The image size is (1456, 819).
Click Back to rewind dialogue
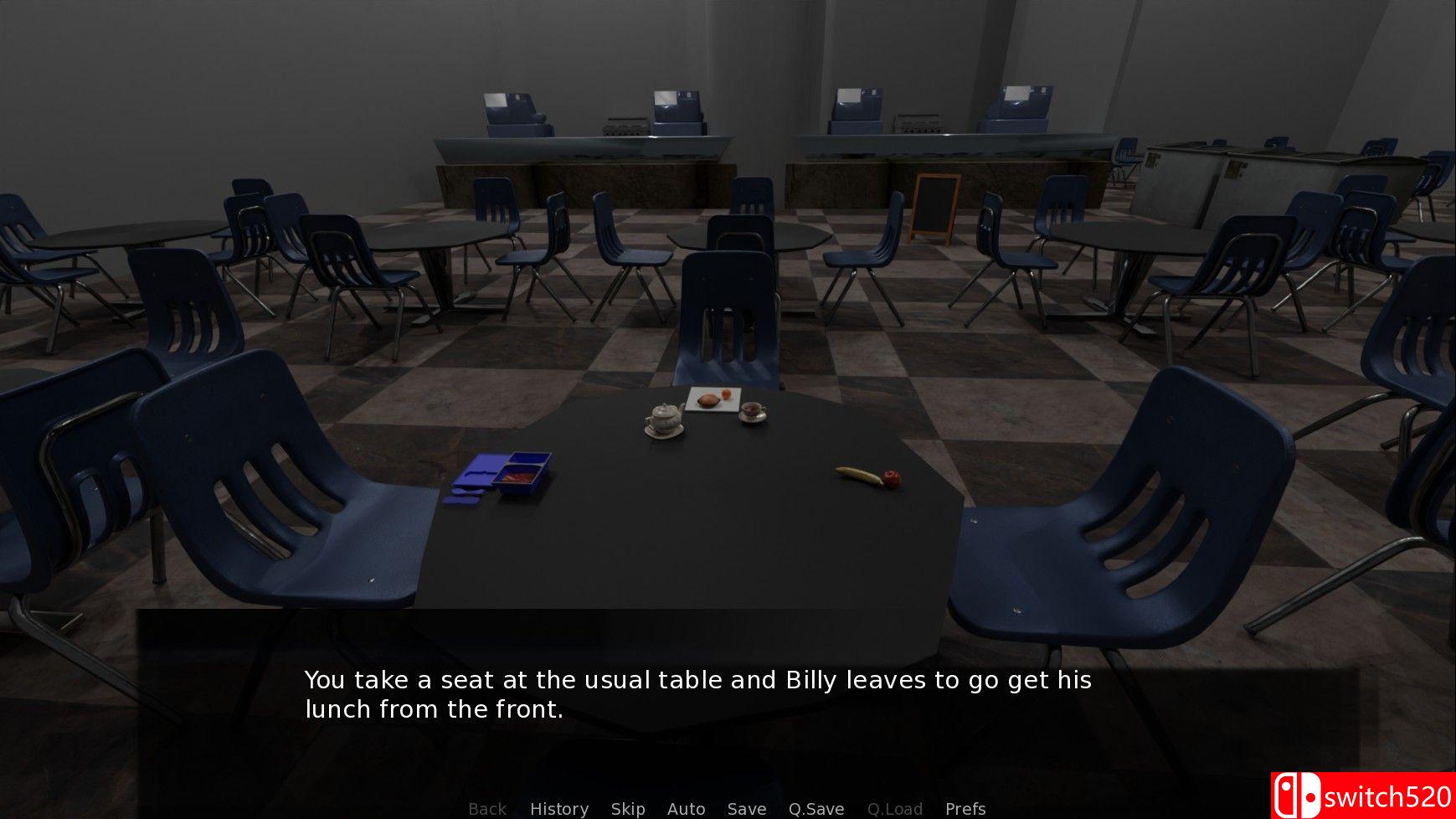(487, 808)
